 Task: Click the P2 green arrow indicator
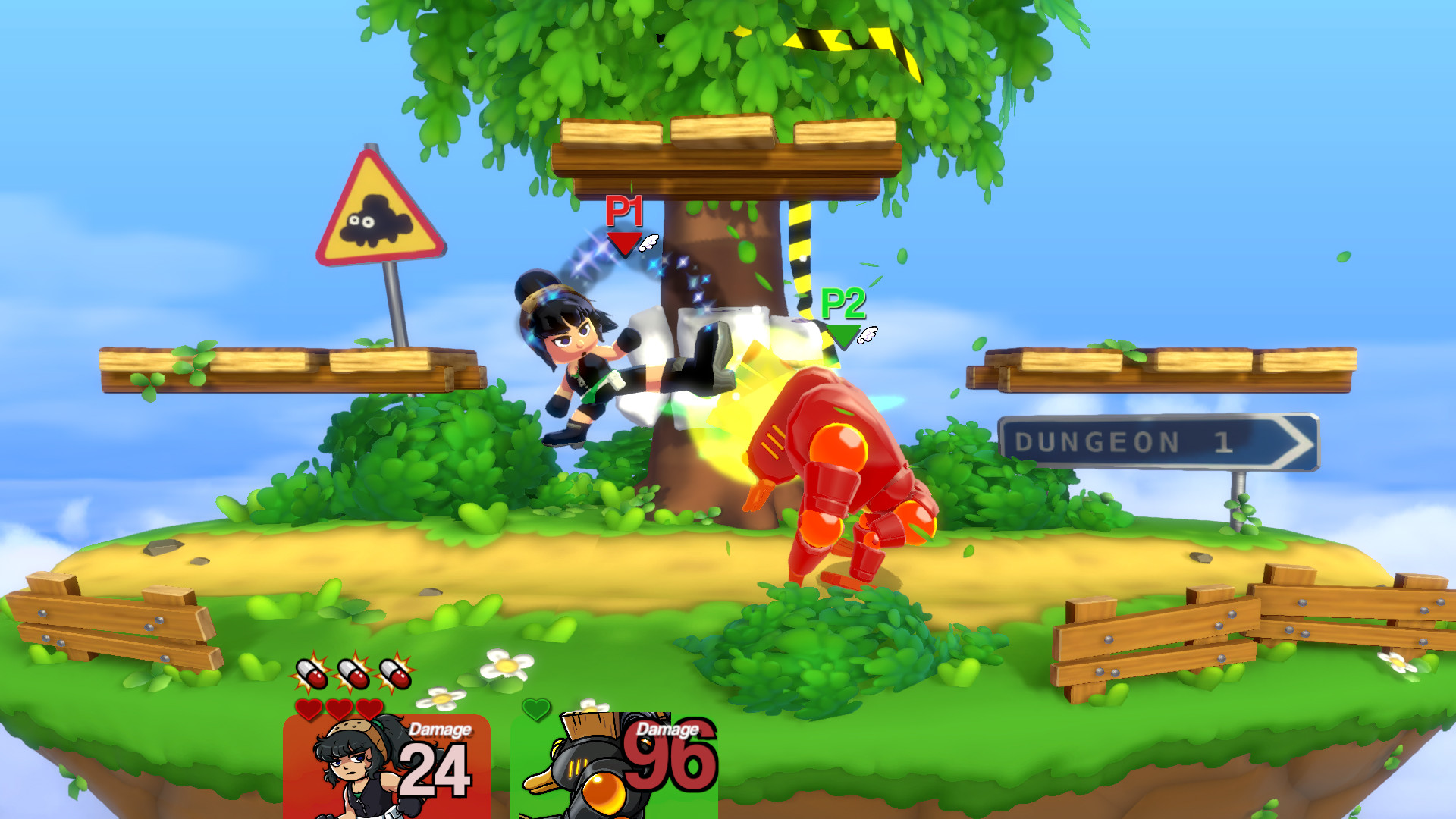(842, 334)
